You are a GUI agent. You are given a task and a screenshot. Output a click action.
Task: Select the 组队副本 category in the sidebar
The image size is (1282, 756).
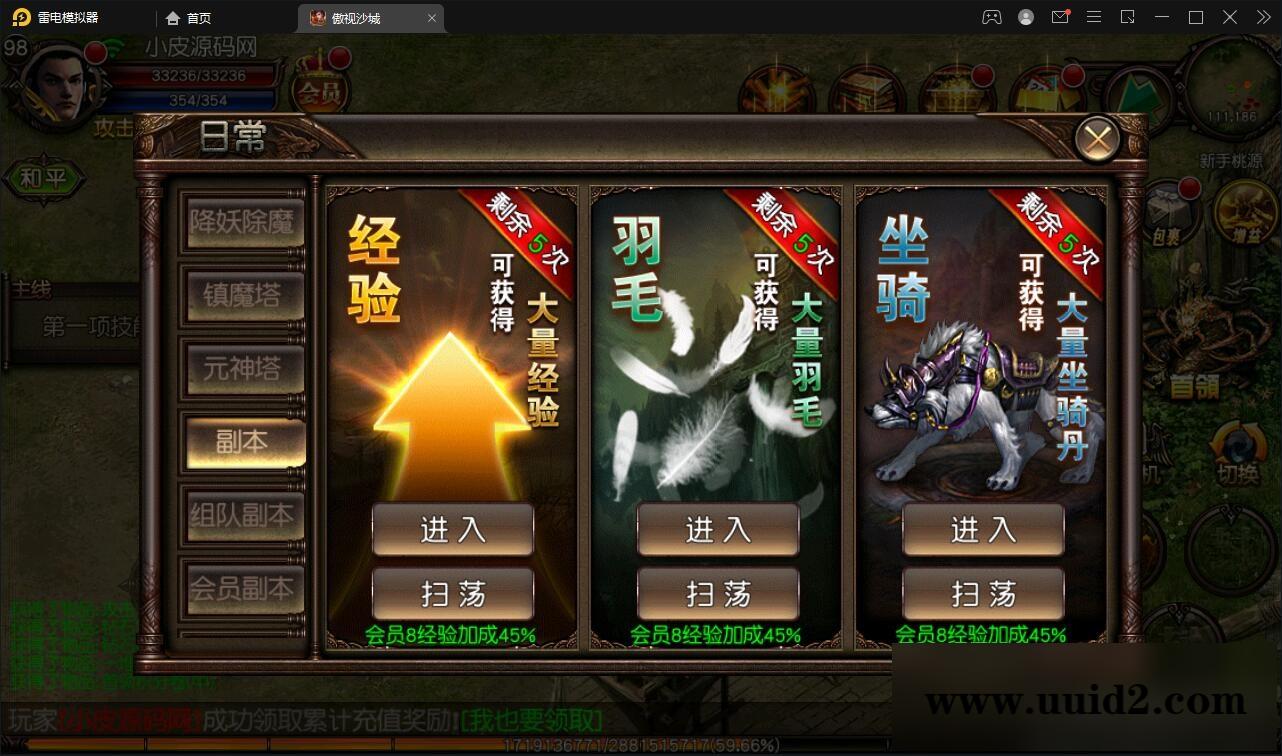coord(242,516)
